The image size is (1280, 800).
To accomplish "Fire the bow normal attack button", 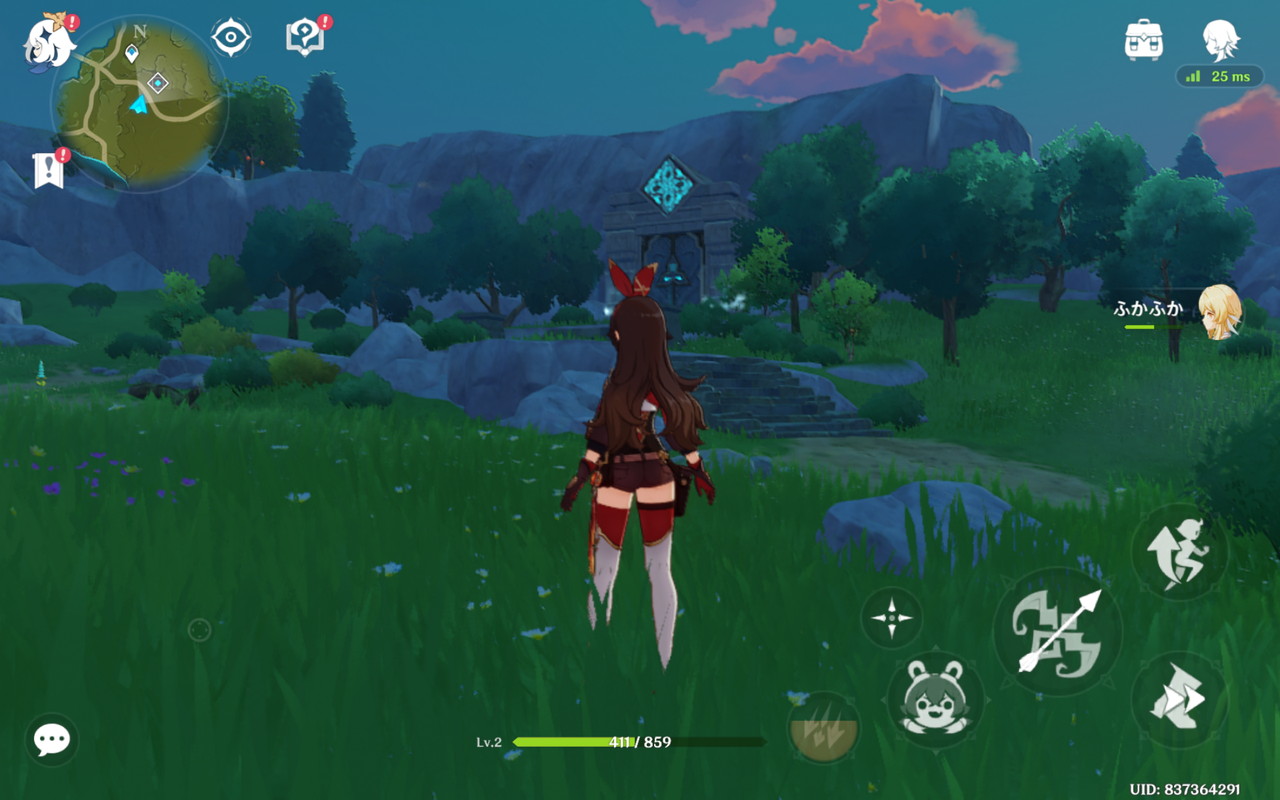I will tap(1057, 632).
